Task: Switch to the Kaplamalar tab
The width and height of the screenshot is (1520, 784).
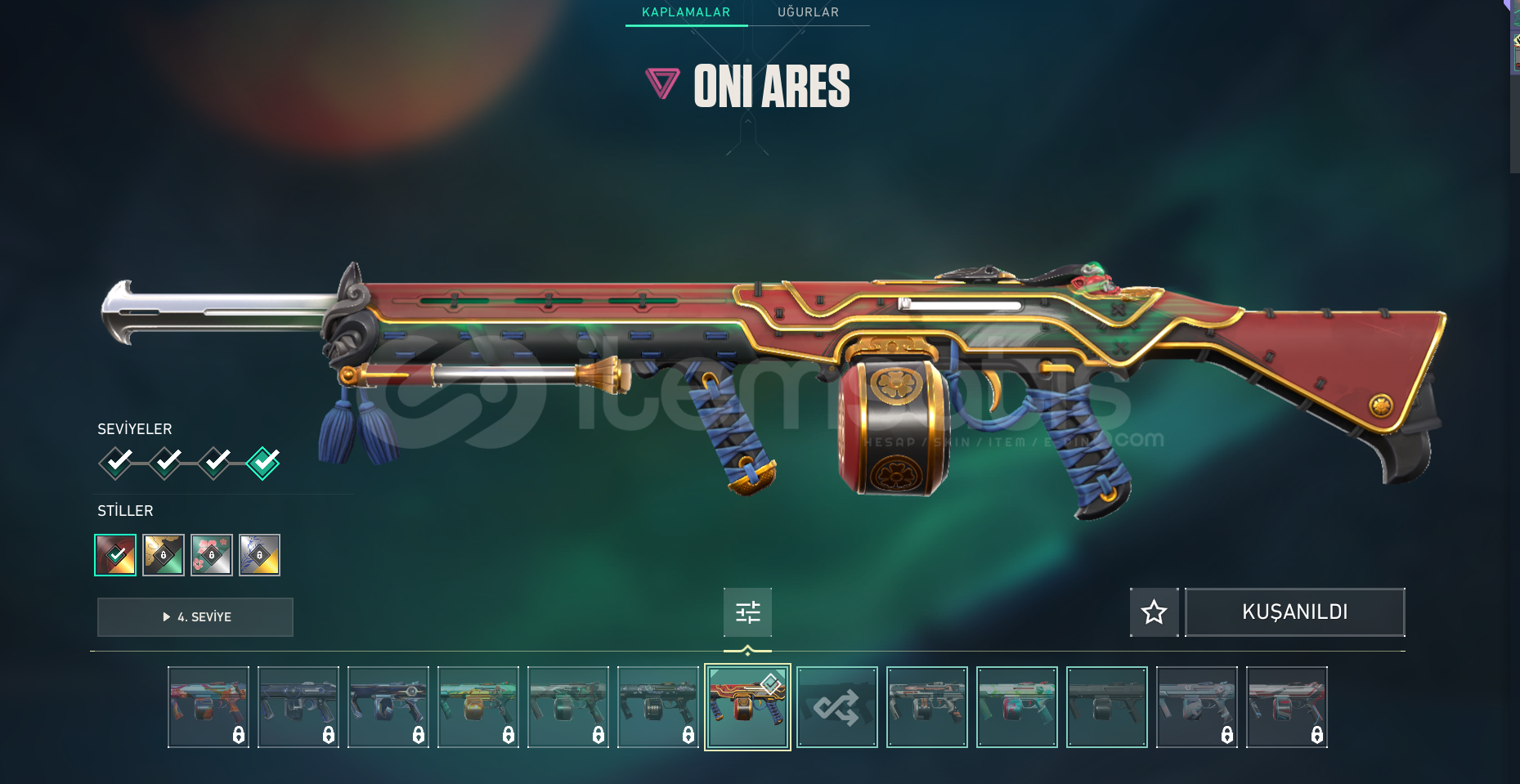Action: click(x=686, y=12)
